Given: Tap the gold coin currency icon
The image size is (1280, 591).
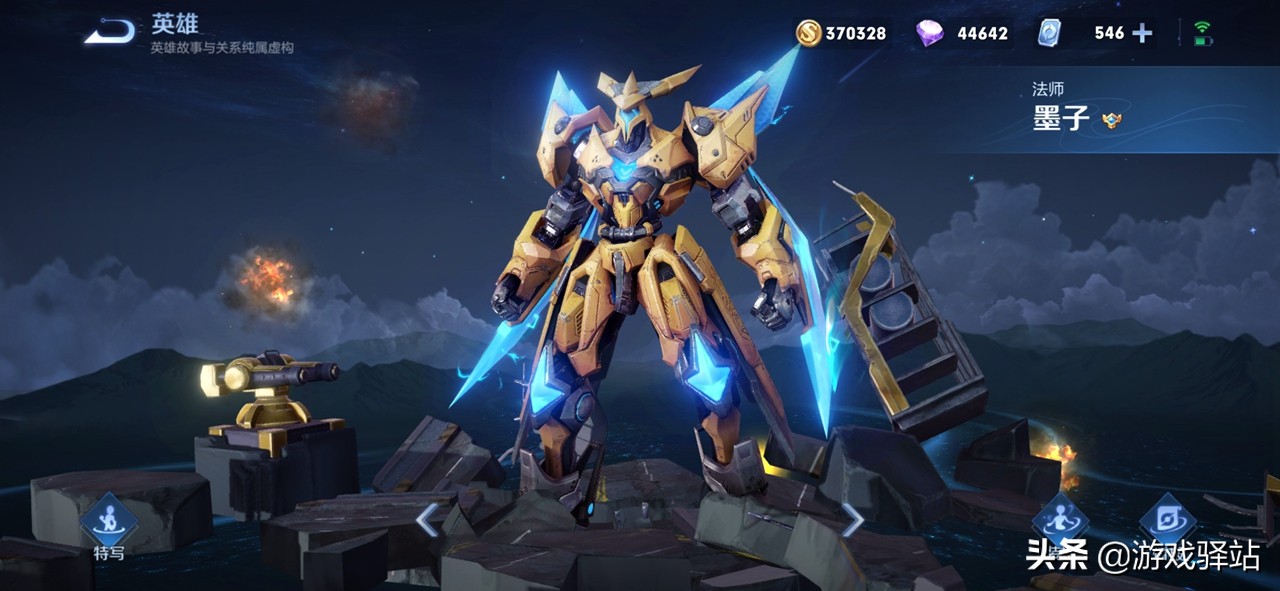Looking at the screenshot, I should pos(808,33).
